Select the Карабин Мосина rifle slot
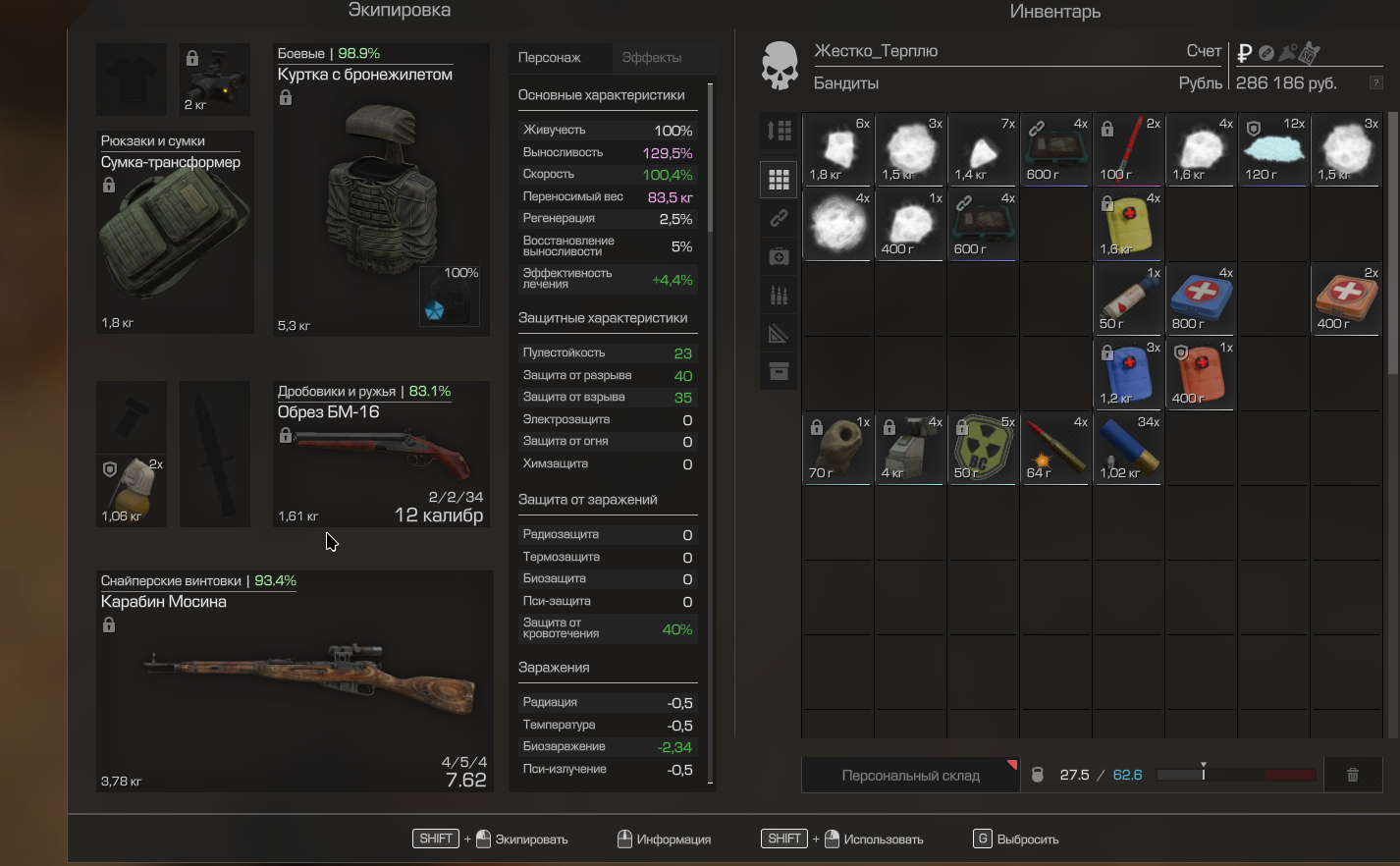Viewport: 1400px width, 866px height. point(295,681)
